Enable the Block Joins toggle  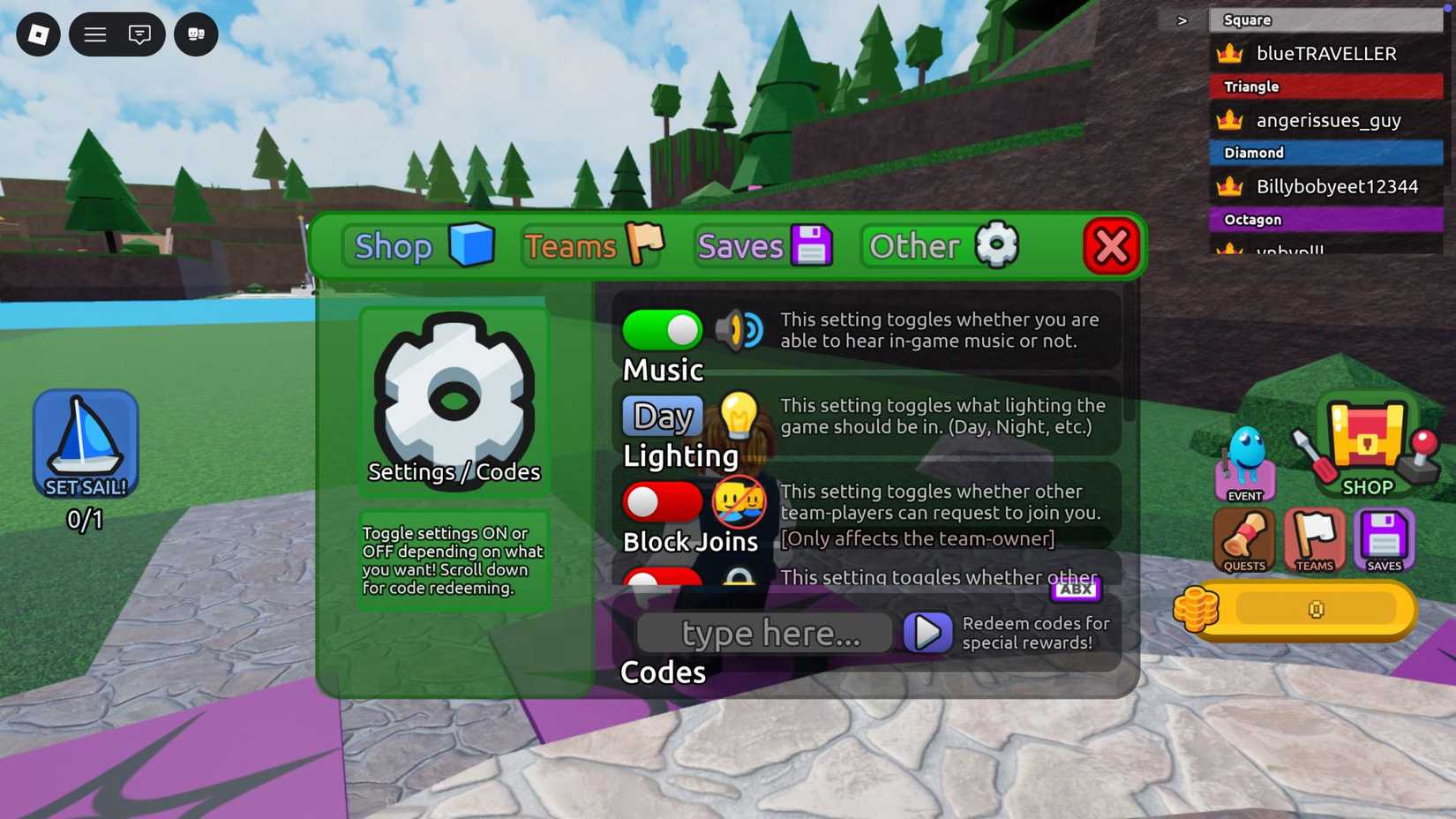662,502
